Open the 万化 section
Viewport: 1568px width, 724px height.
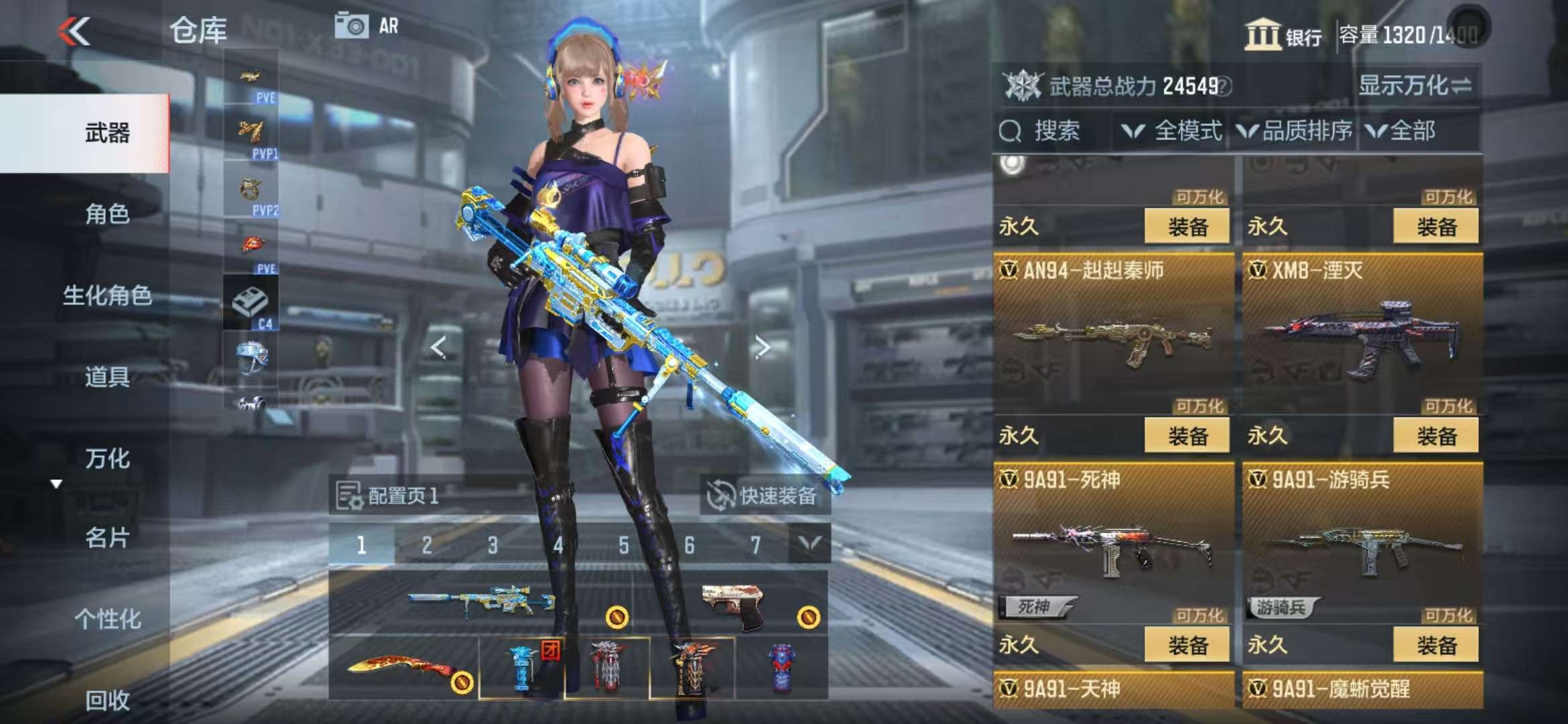107,459
